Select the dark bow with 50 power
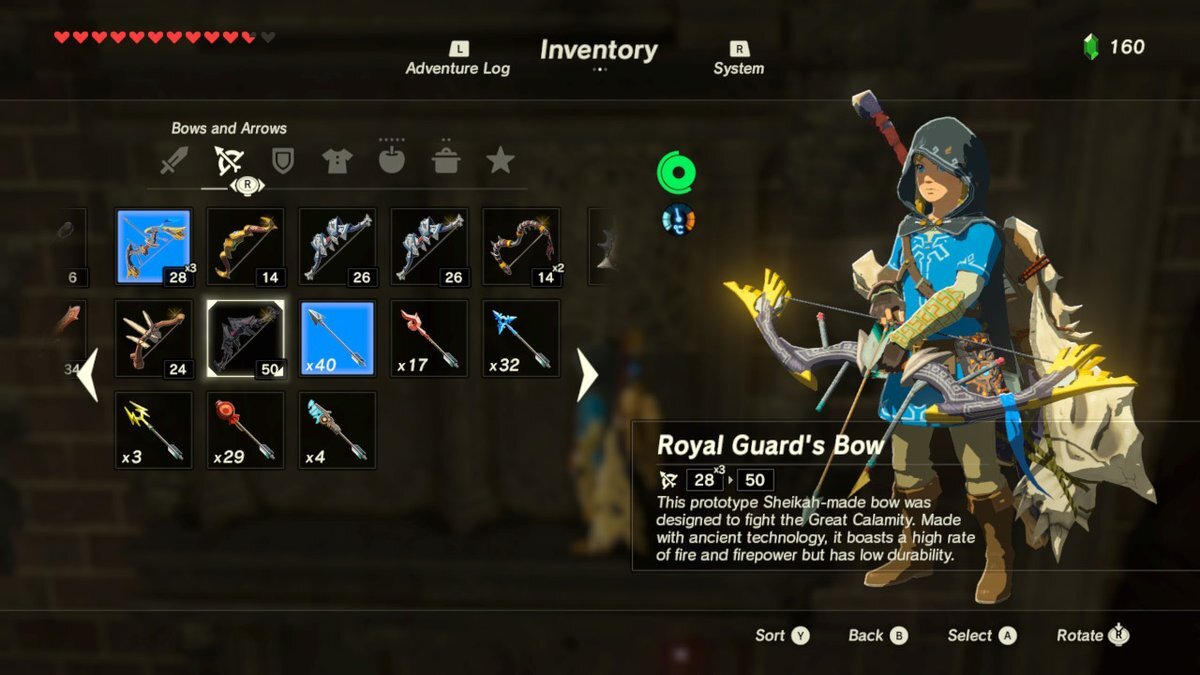The width and height of the screenshot is (1200, 675). [x=245, y=338]
